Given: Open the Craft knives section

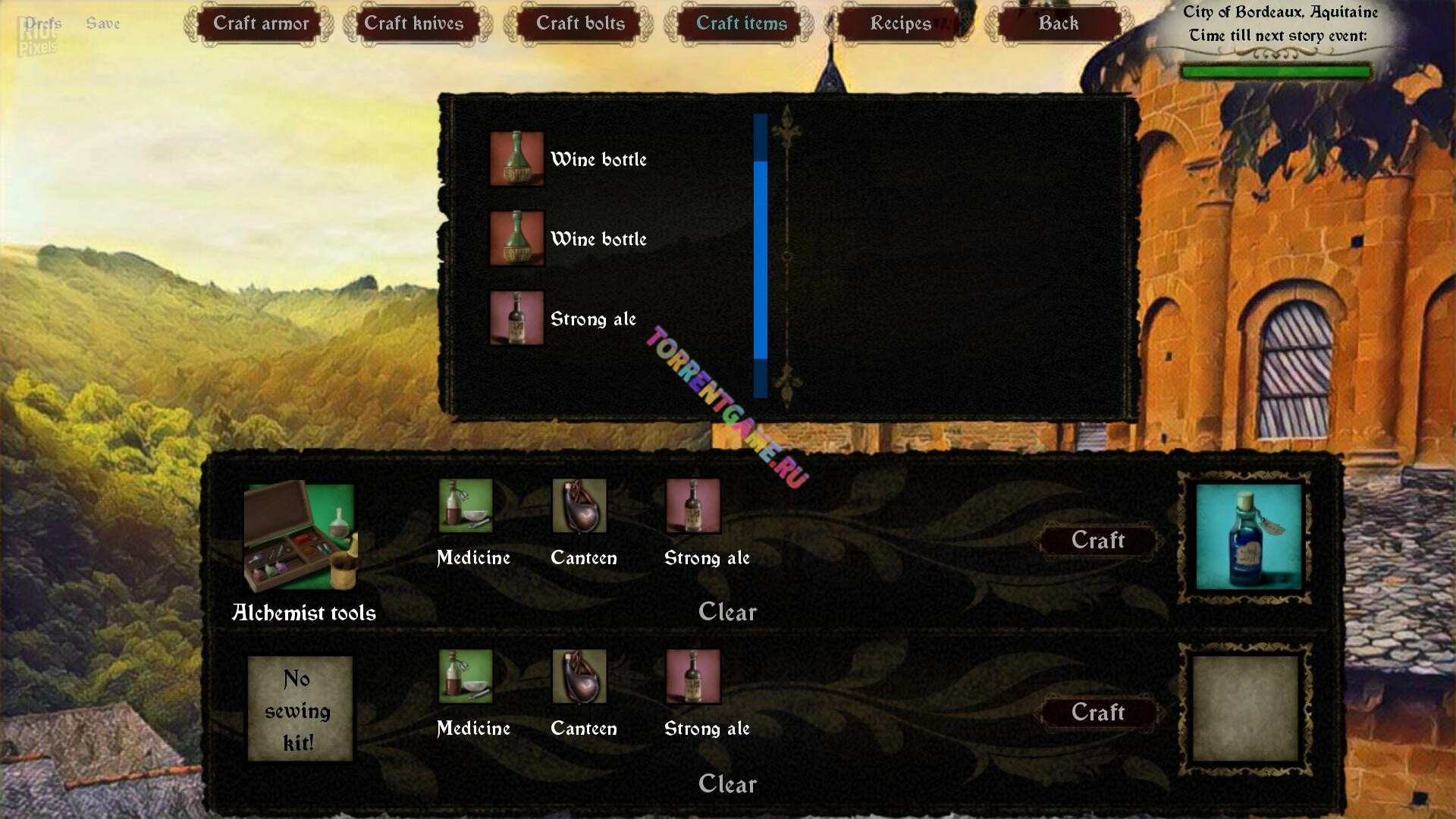Looking at the screenshot, I should pos(414,24).
